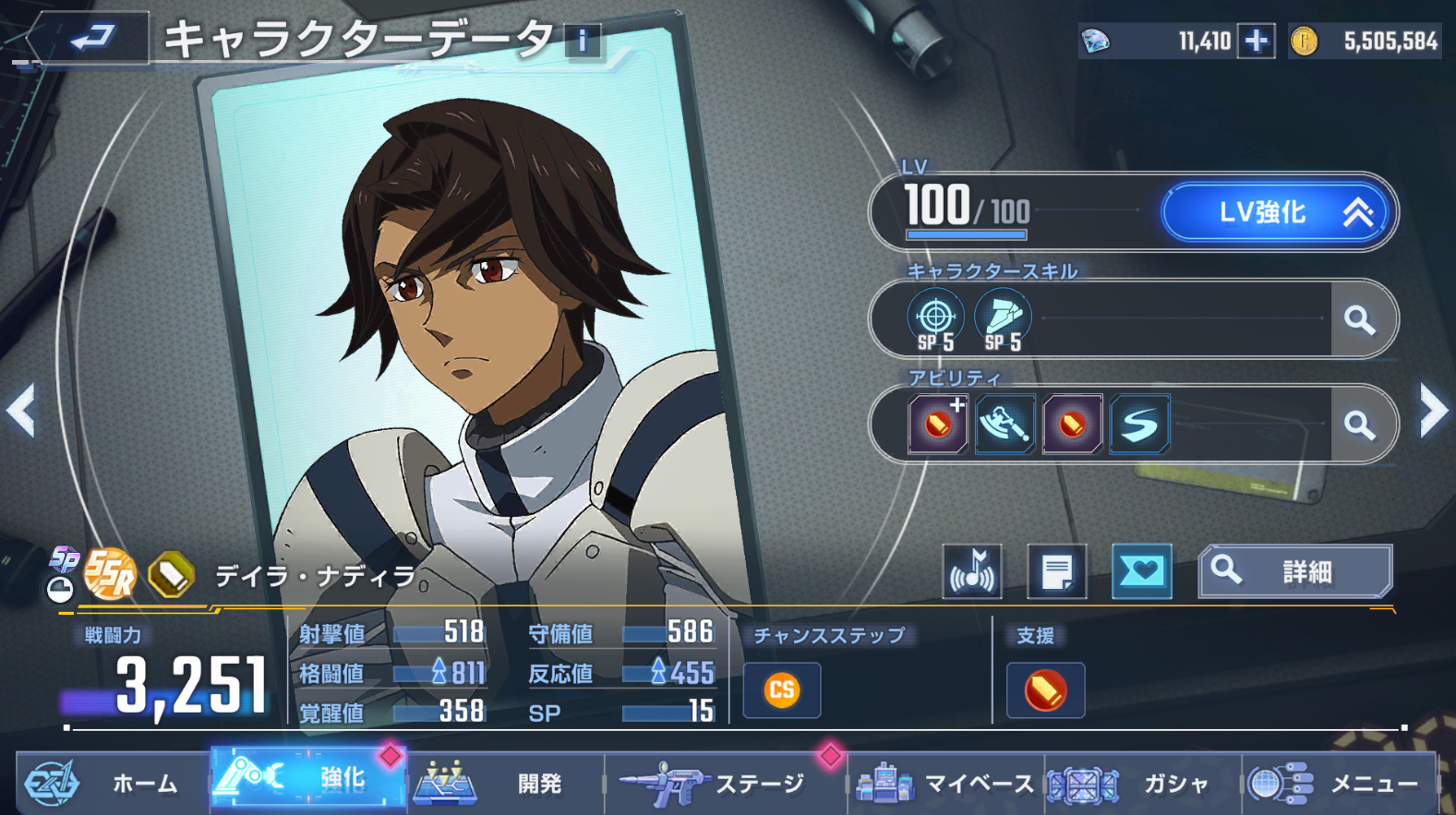Switch to the 開発 development tab
Image resolution: width=1456 pixels, height=815 pixels.
[x=506, y=784]
